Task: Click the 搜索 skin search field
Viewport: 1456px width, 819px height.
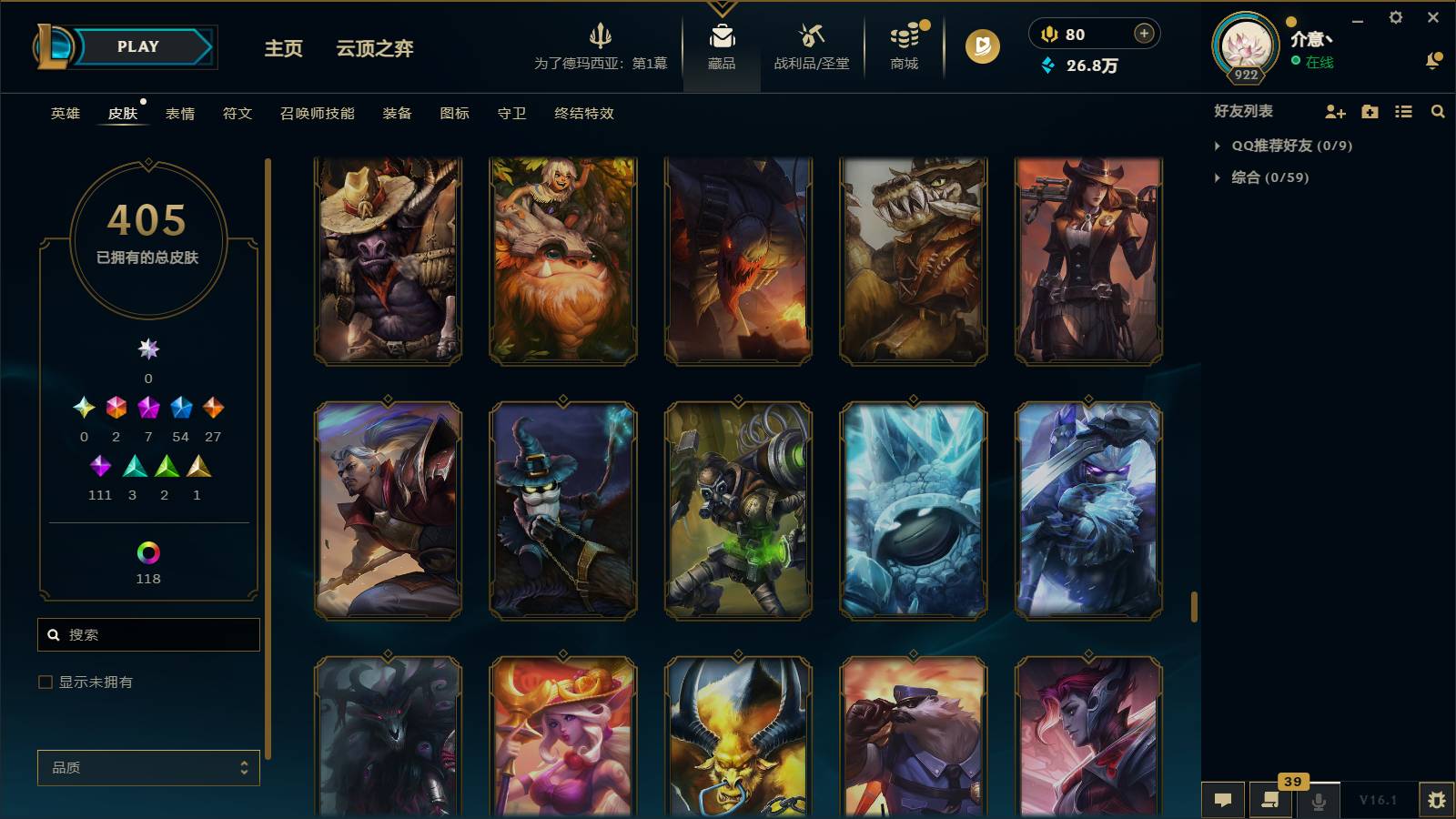Action: (x=148, y=634)
